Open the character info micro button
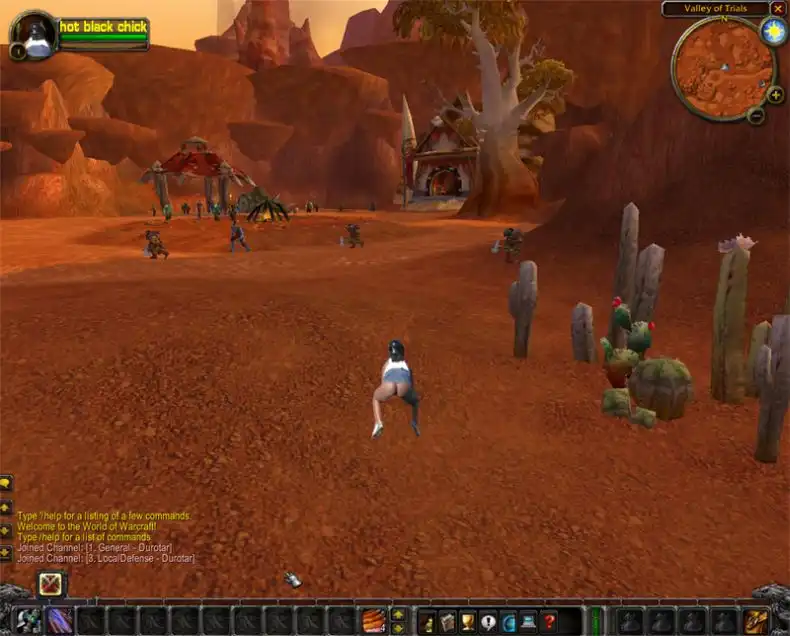 pyautogui.click(x=427, y=621)
